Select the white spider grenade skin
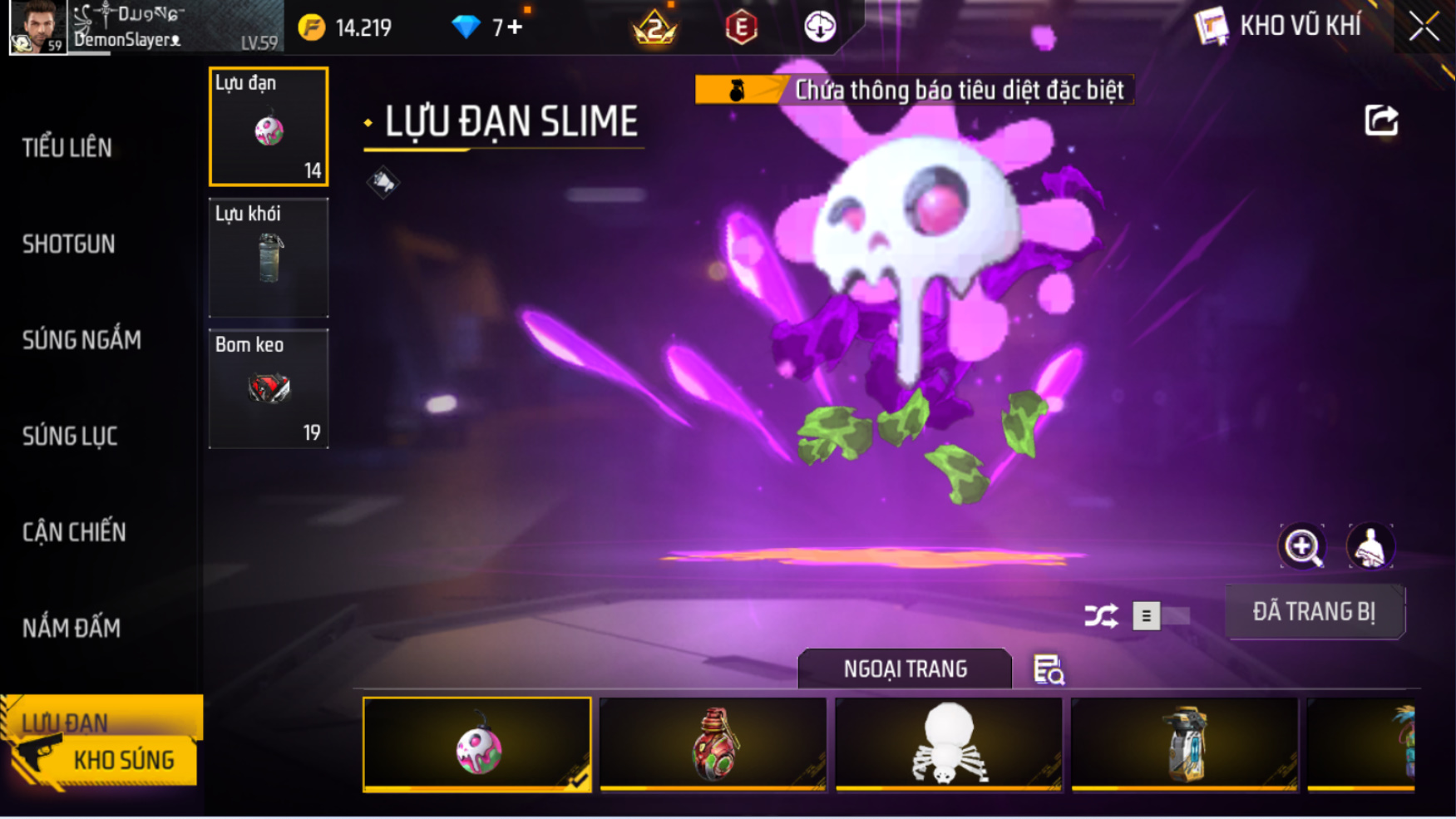The height and width of the screenshot is (819, 1456). (948, 743)
